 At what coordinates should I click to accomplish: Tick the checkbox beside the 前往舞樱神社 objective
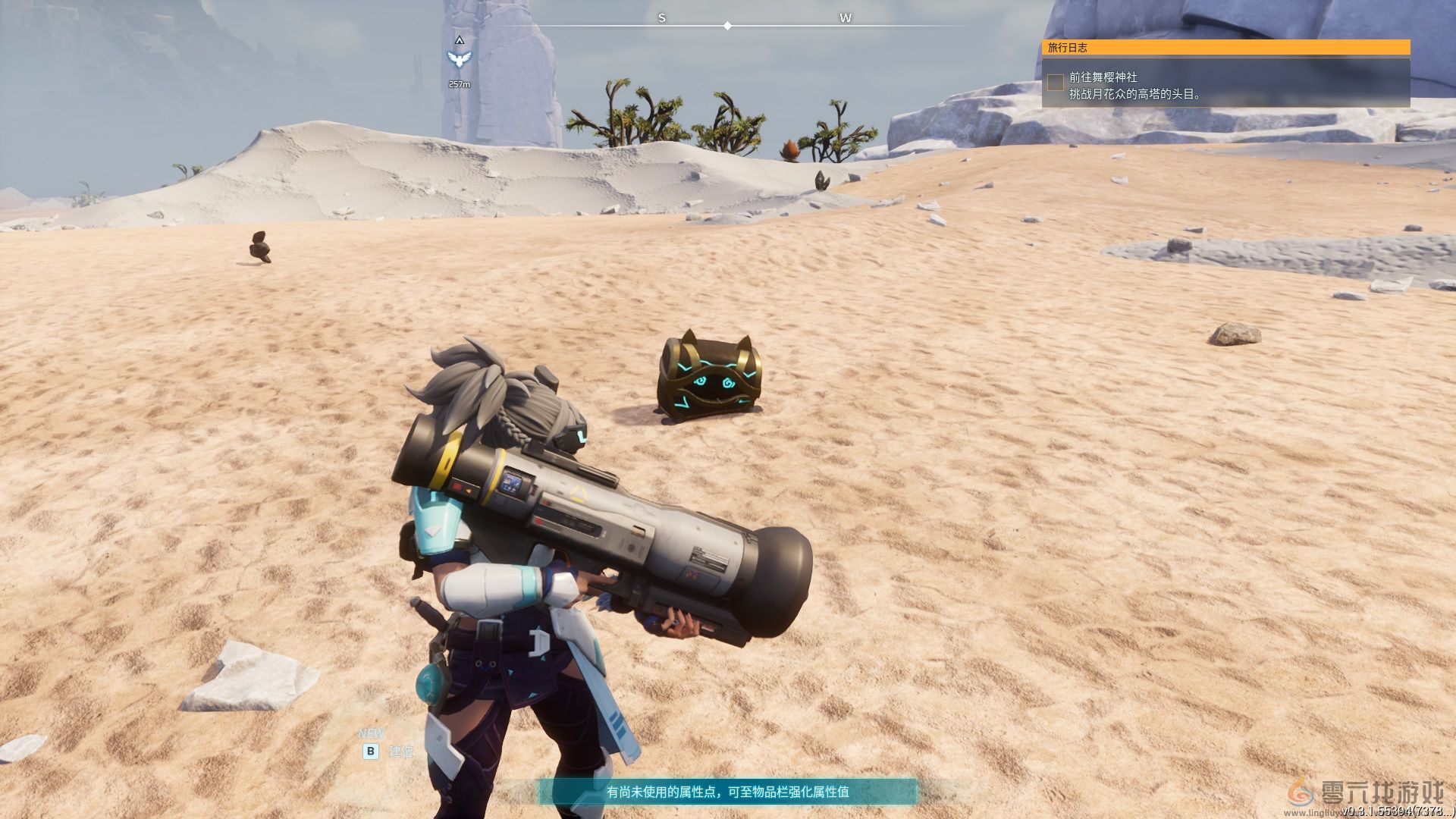[1055, 82]
